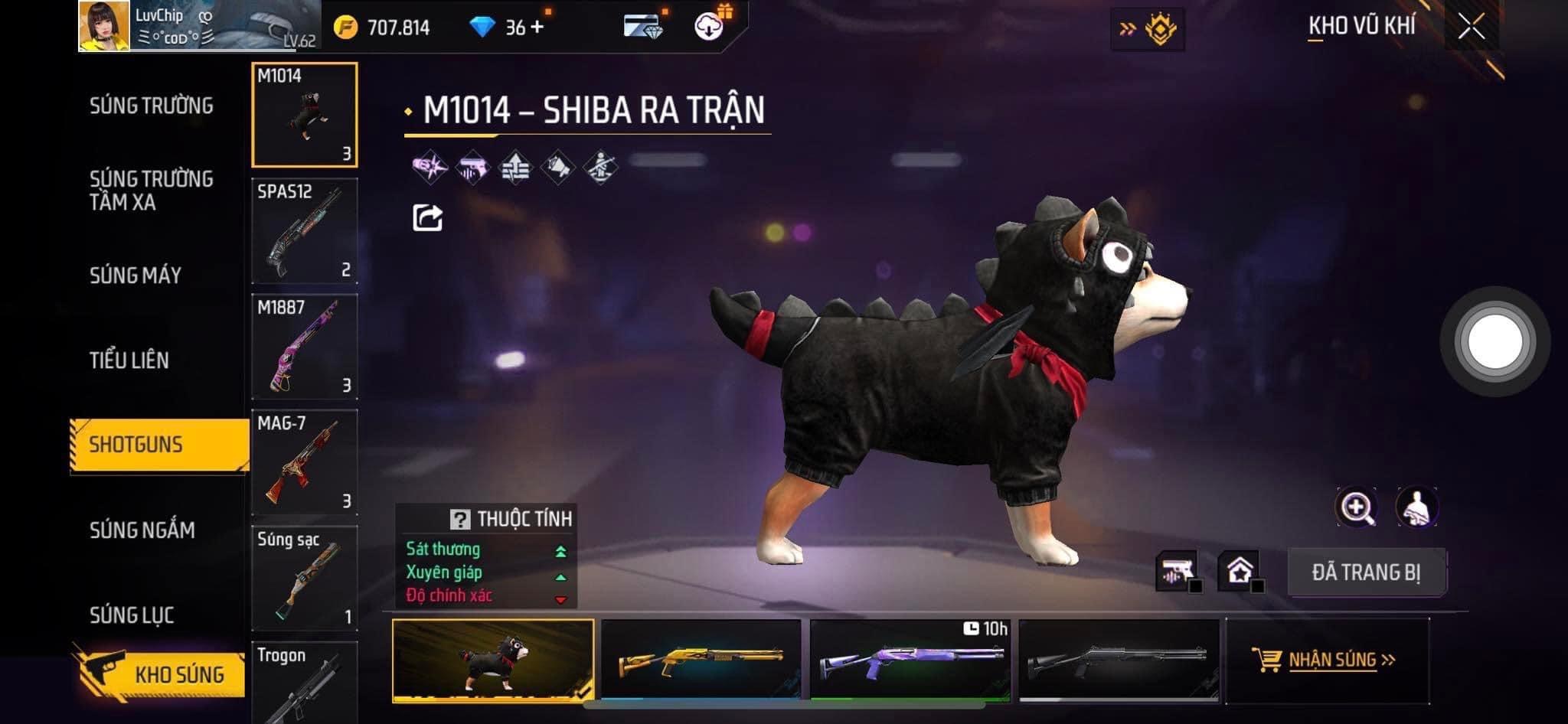Select the Súng sạc weapon slot
Image resolution: width=1568 pixels, height=724 pixels.
pyautogui.click(x=305, y=578)
